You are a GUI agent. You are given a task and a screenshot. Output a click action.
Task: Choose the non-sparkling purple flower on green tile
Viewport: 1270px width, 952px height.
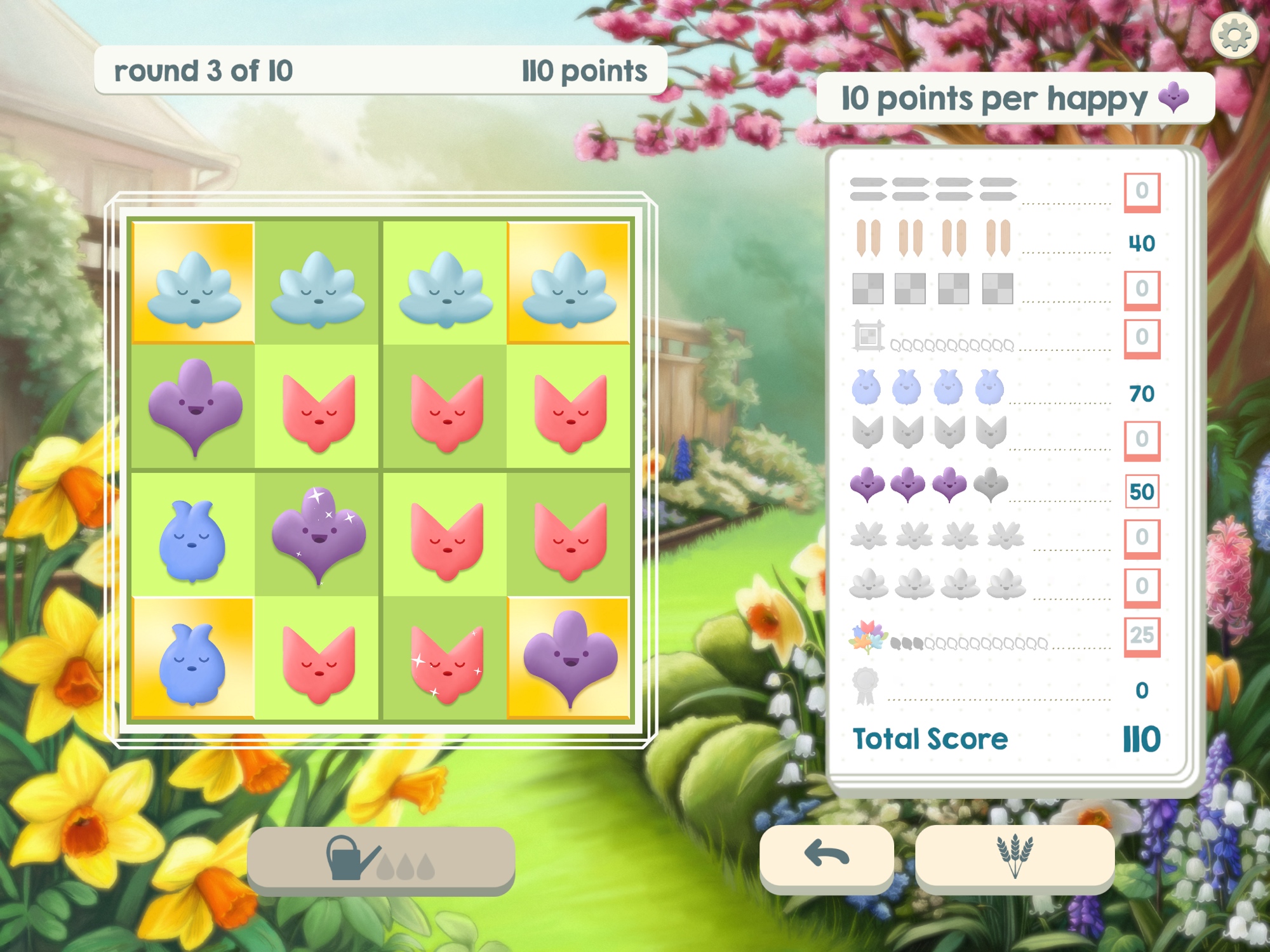195,406
